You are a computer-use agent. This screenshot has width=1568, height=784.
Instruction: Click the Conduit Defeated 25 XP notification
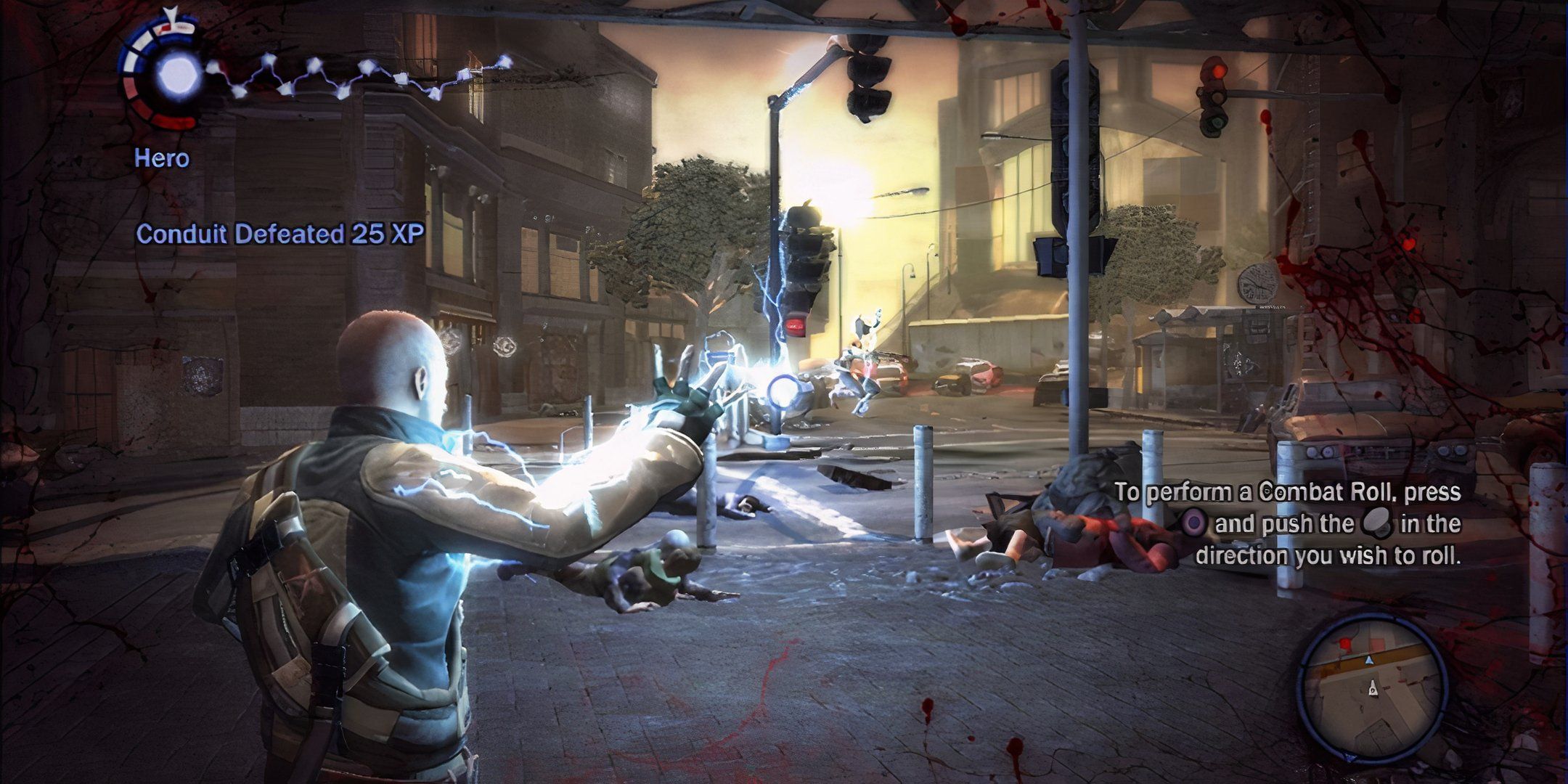282,232
